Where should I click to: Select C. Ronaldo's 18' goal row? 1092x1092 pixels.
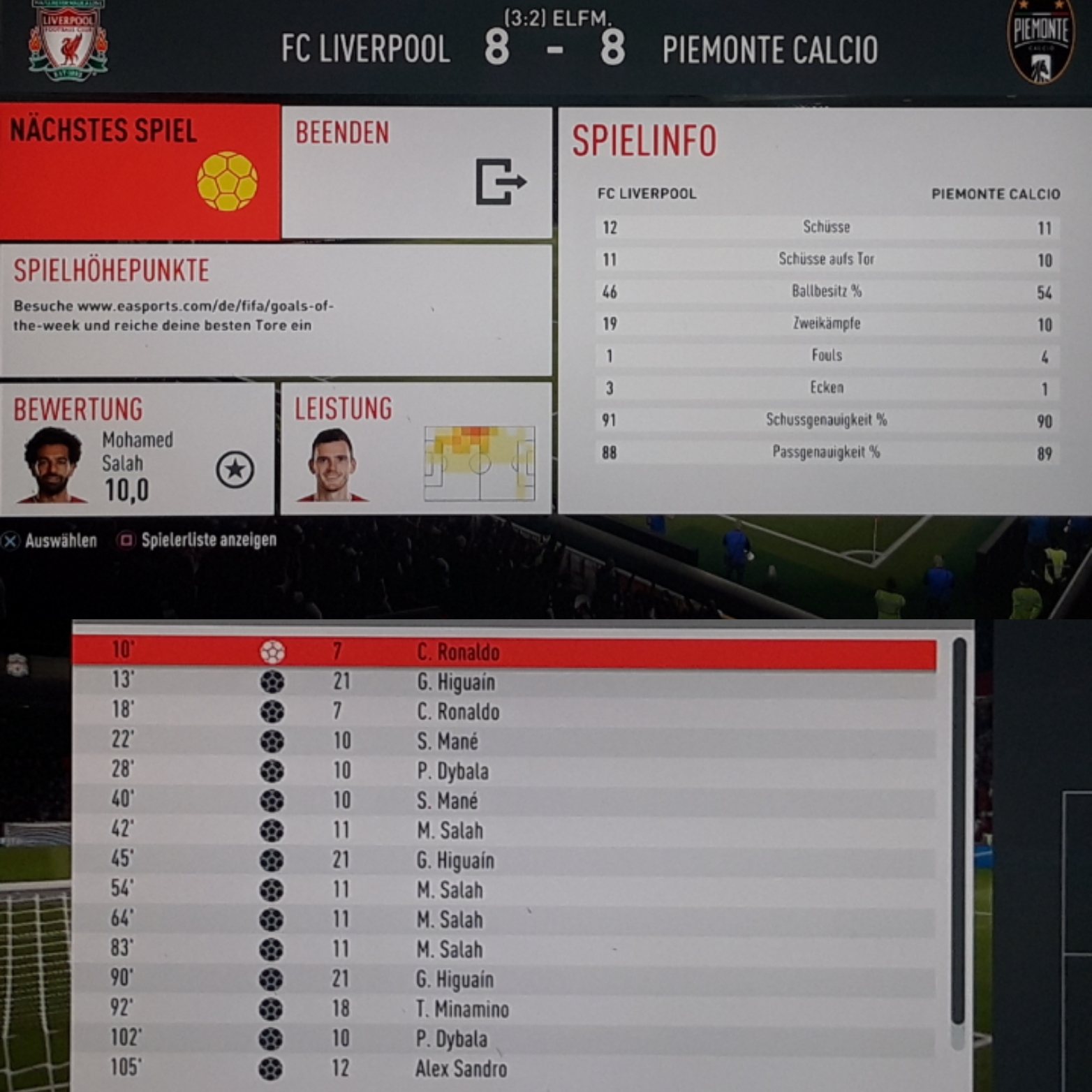pyautogui.click(x=504, y=711)
